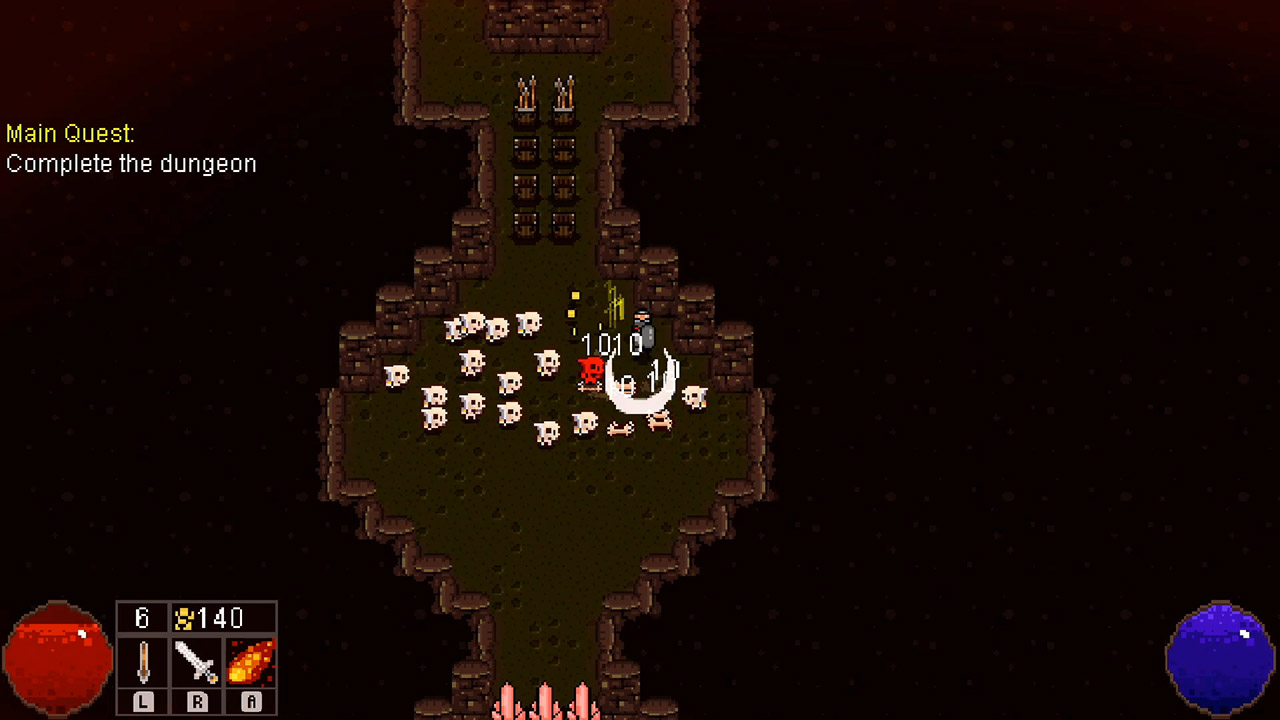Select the fireball spell in the A slot
The width and height of the screenshot is (1280, 720).
coord(250,662)
